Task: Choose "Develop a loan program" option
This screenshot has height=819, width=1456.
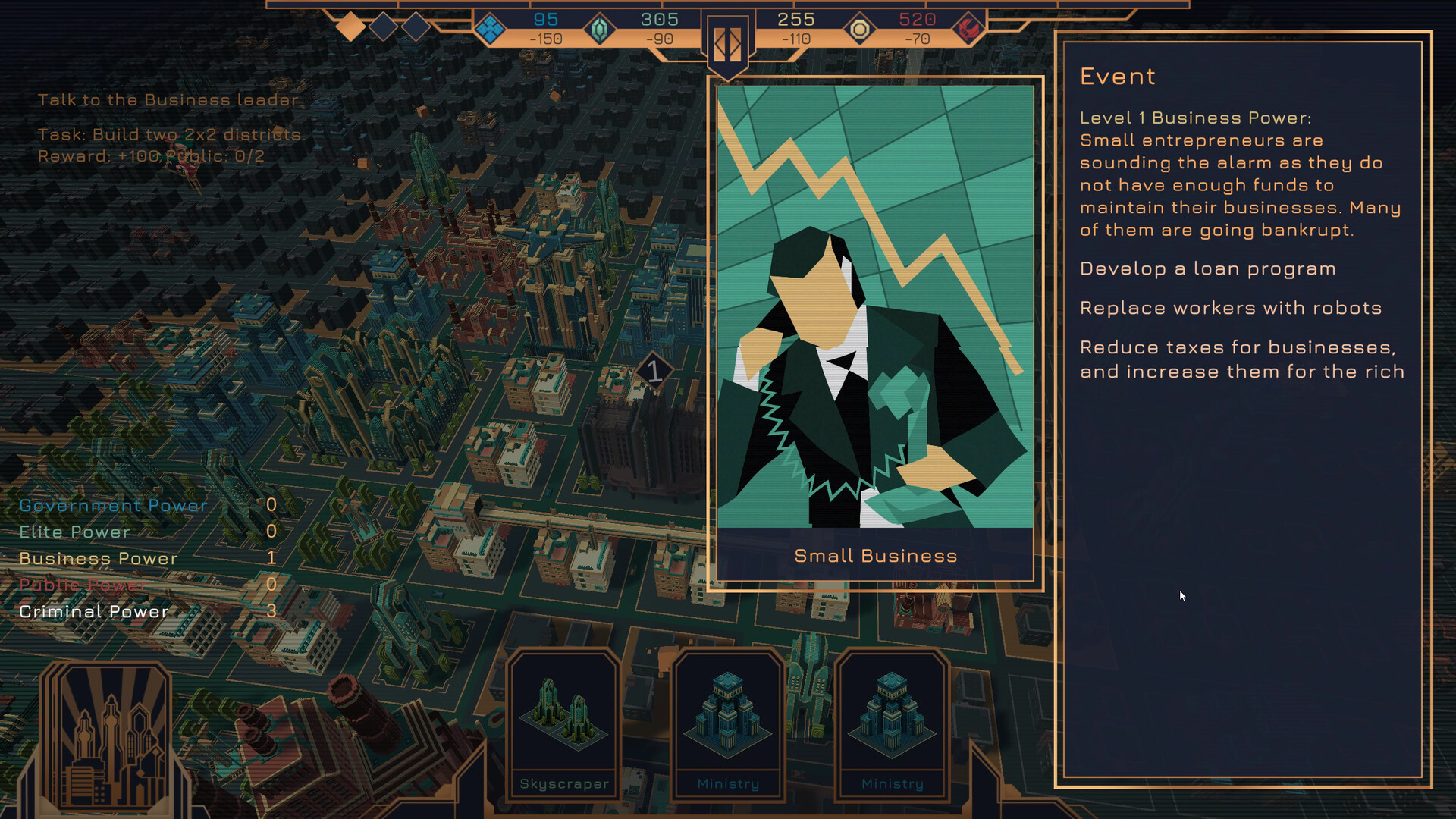Action: [1207, 269]
